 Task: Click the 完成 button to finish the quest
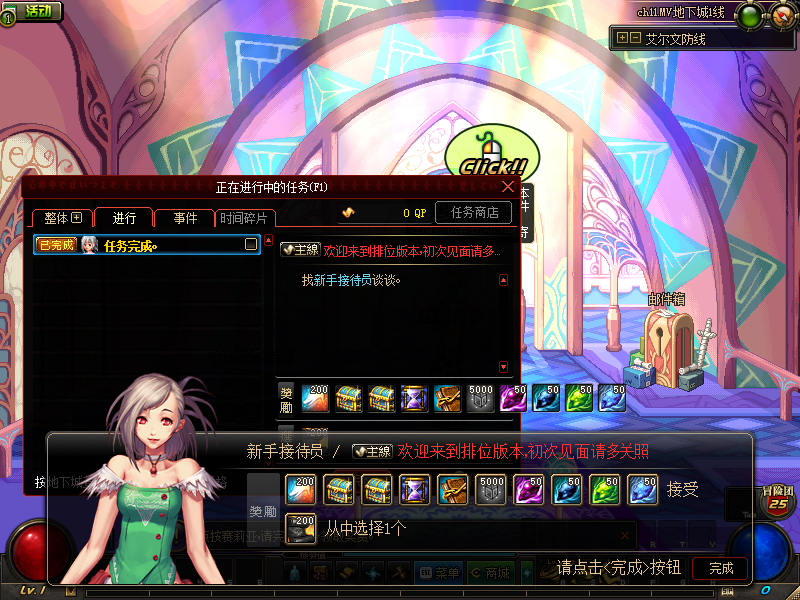[721, 568]
